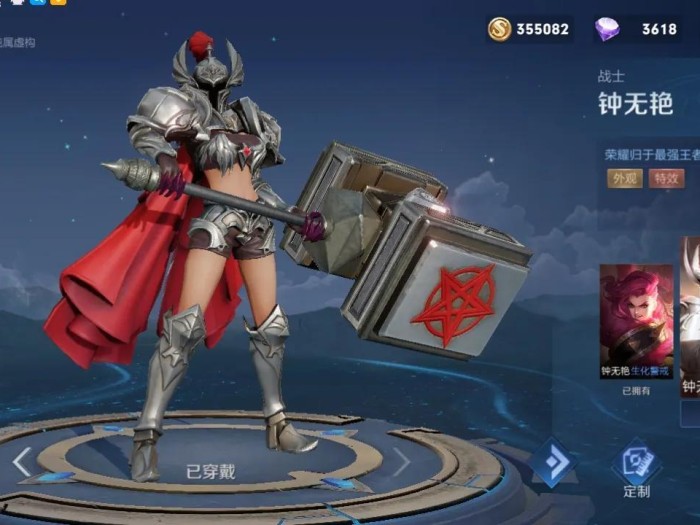This screenshot has width=700, height=525.
Task: Click the 特效 effects tag
Action: 662,179
